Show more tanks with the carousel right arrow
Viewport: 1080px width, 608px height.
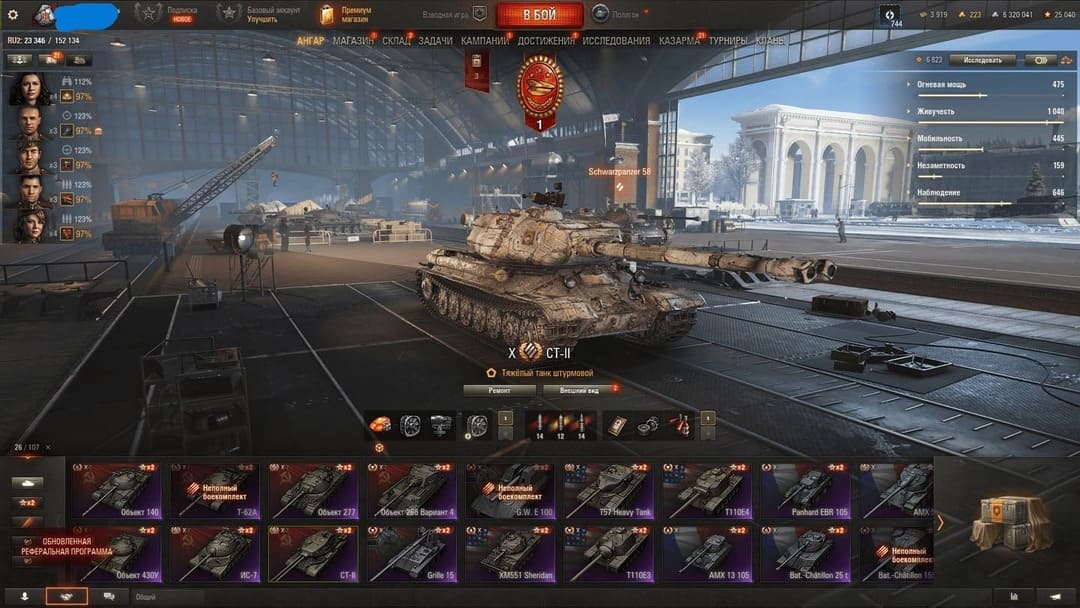coord(940,521)
